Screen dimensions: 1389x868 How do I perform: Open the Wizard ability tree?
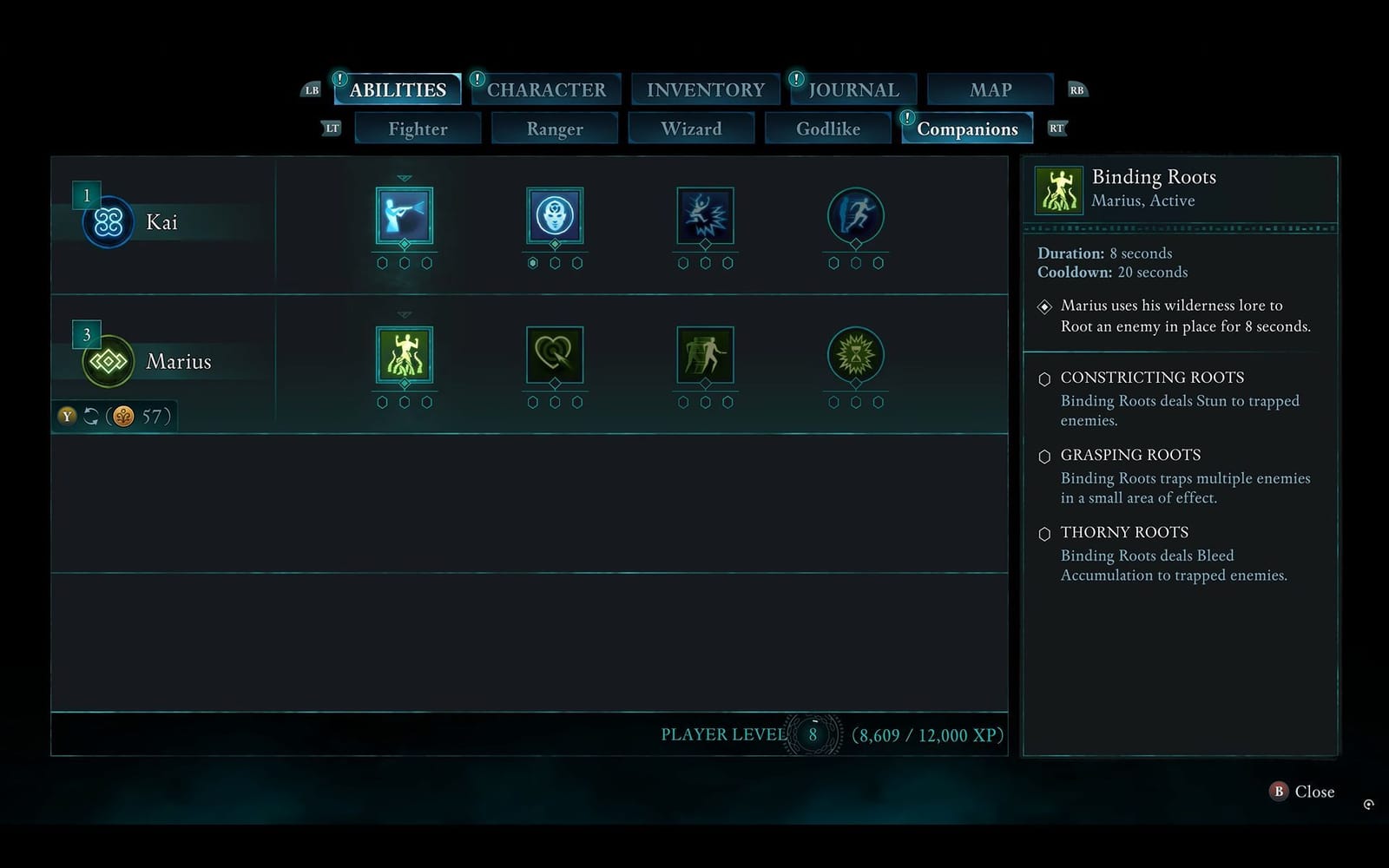(691, 128)
